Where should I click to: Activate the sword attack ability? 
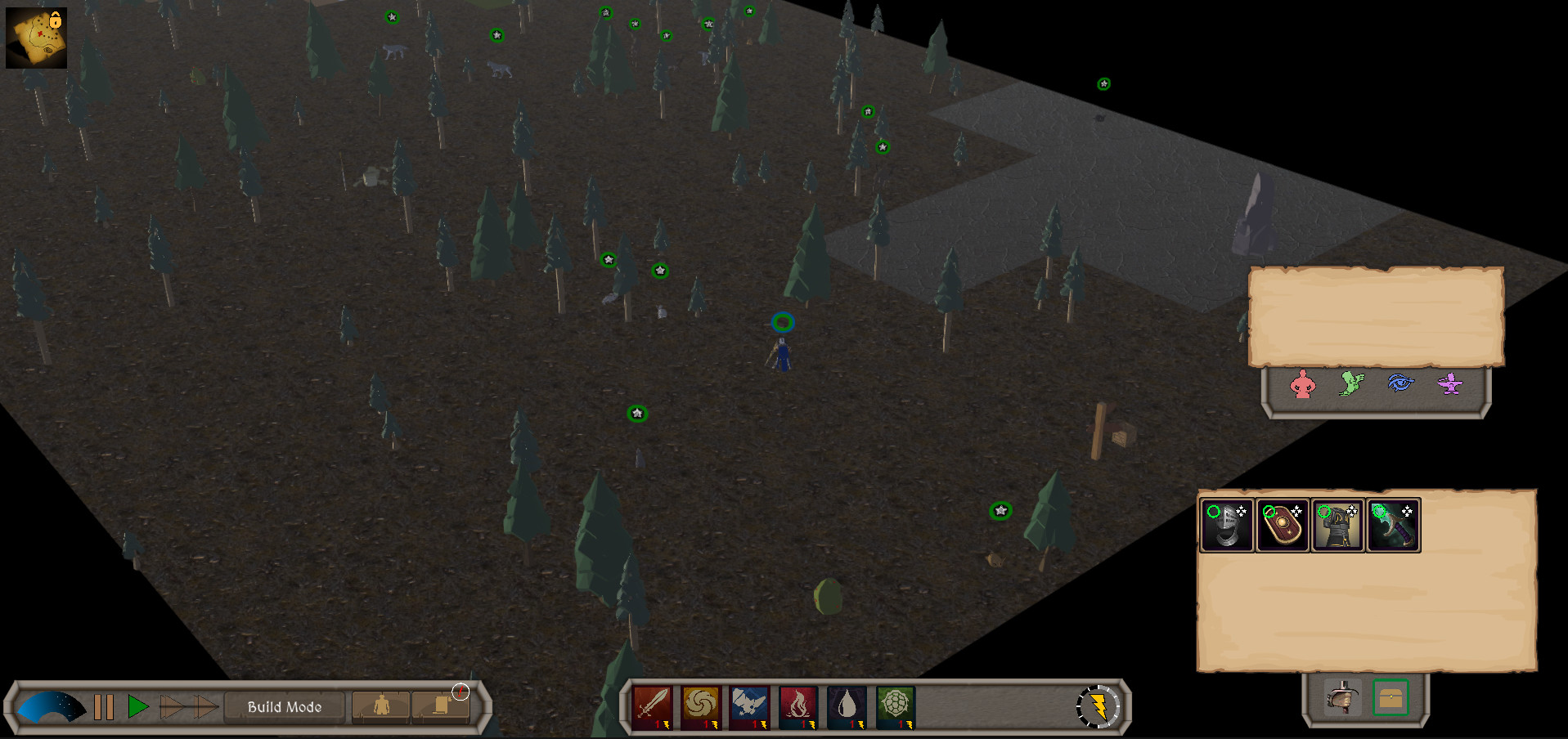(652, 705)
